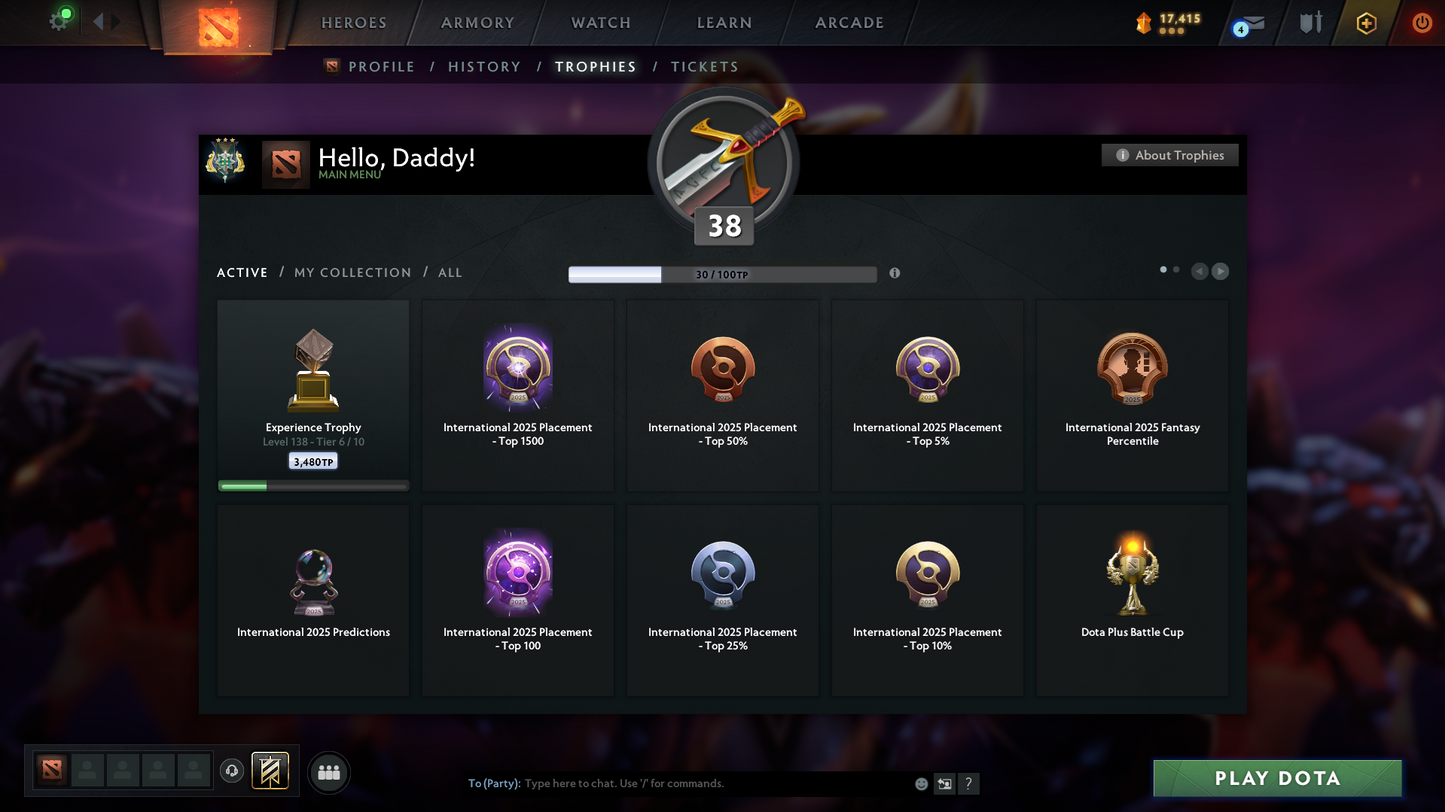The image size is (1445, 812).
Task: Select the Experience Trophy tile
Action: pos(313,396)
